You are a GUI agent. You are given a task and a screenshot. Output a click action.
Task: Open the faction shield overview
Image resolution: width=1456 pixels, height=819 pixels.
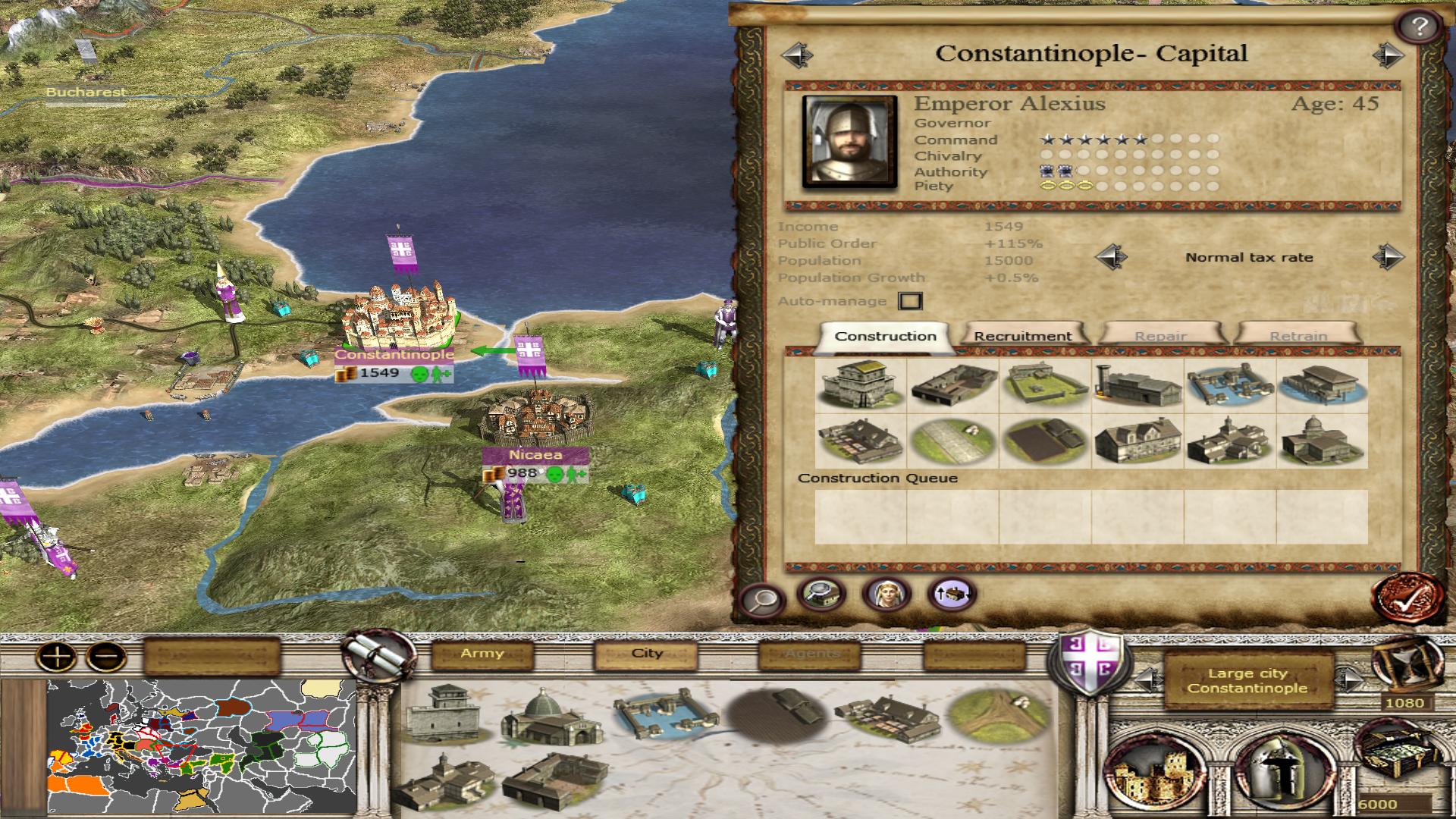click(x=1084, y=660)
